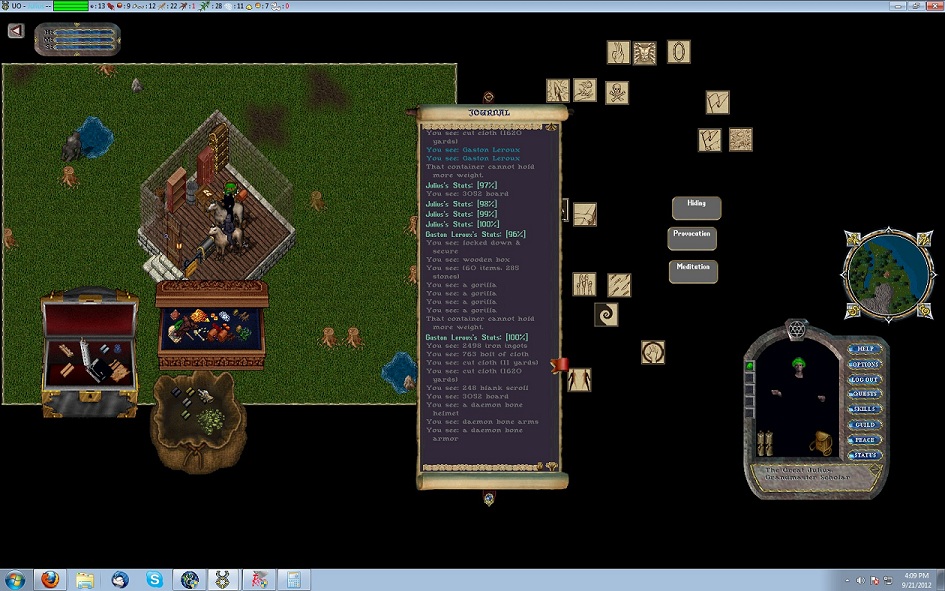Show the character Status window
The height and width of the screenshot is (591, 945).
pyautogui.click(x=864, y=455)
